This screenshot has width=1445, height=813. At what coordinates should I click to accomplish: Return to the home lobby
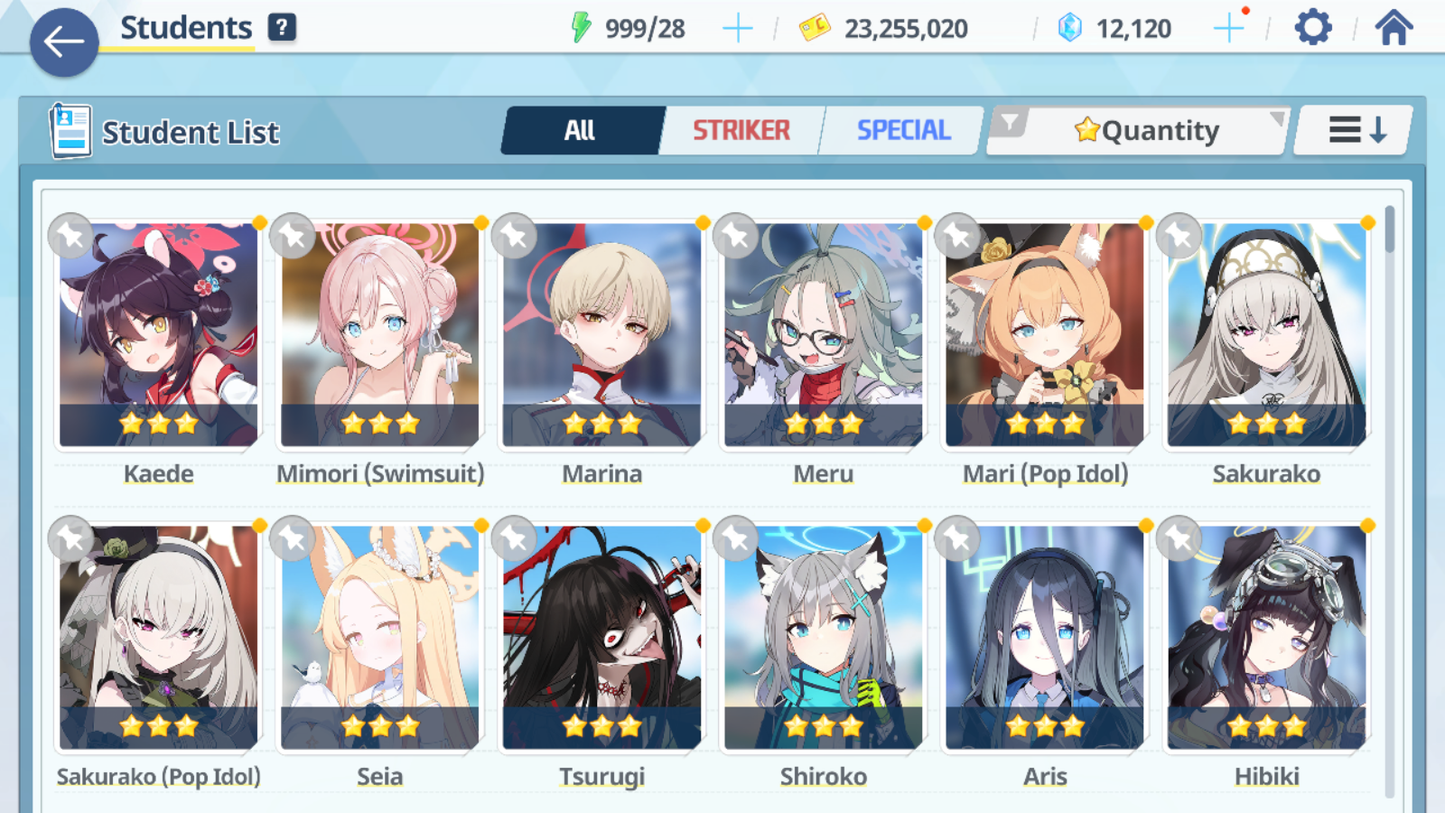tap(1393, 28)
